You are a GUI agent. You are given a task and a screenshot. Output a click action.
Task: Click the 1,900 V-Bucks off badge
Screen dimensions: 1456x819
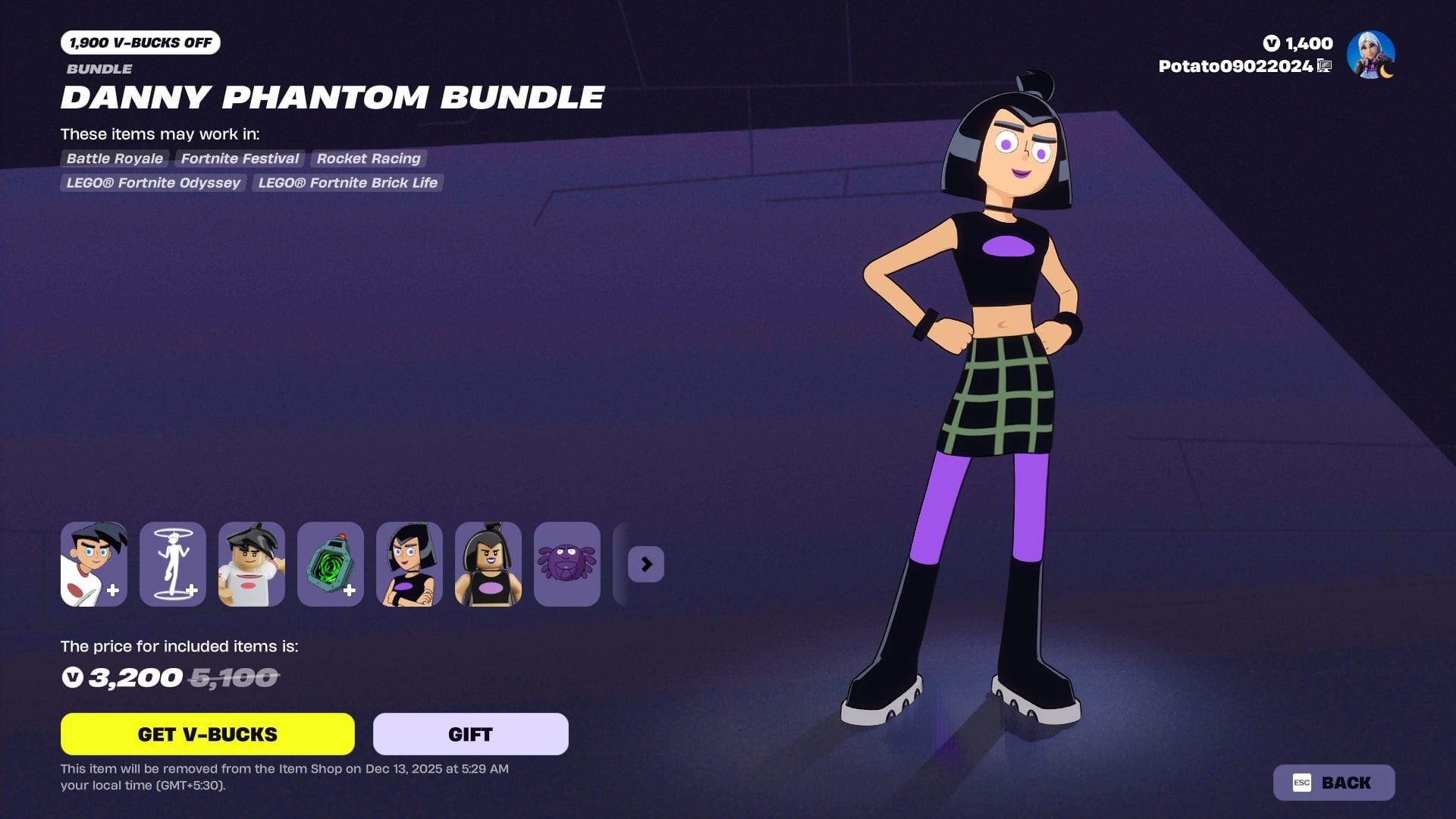click(x=140, y=43)
